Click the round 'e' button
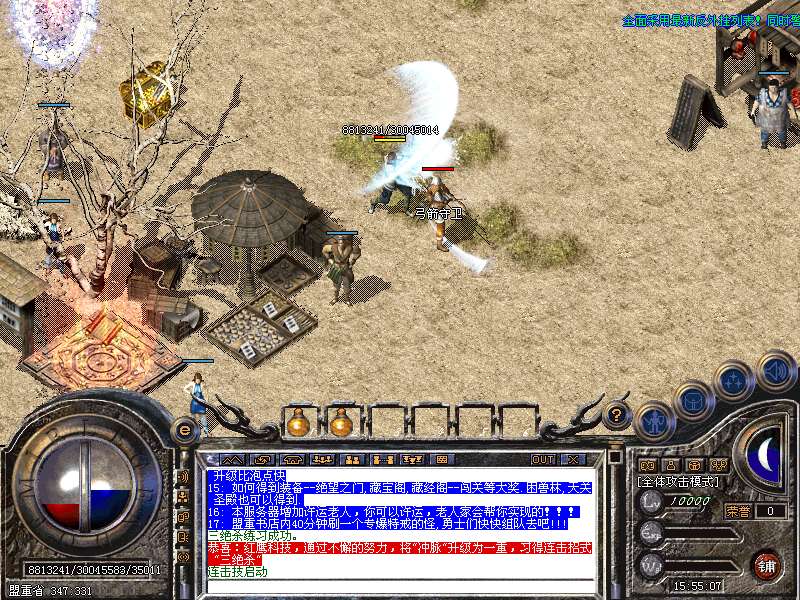Screen dimensions: 800x600 coord(184,430)
